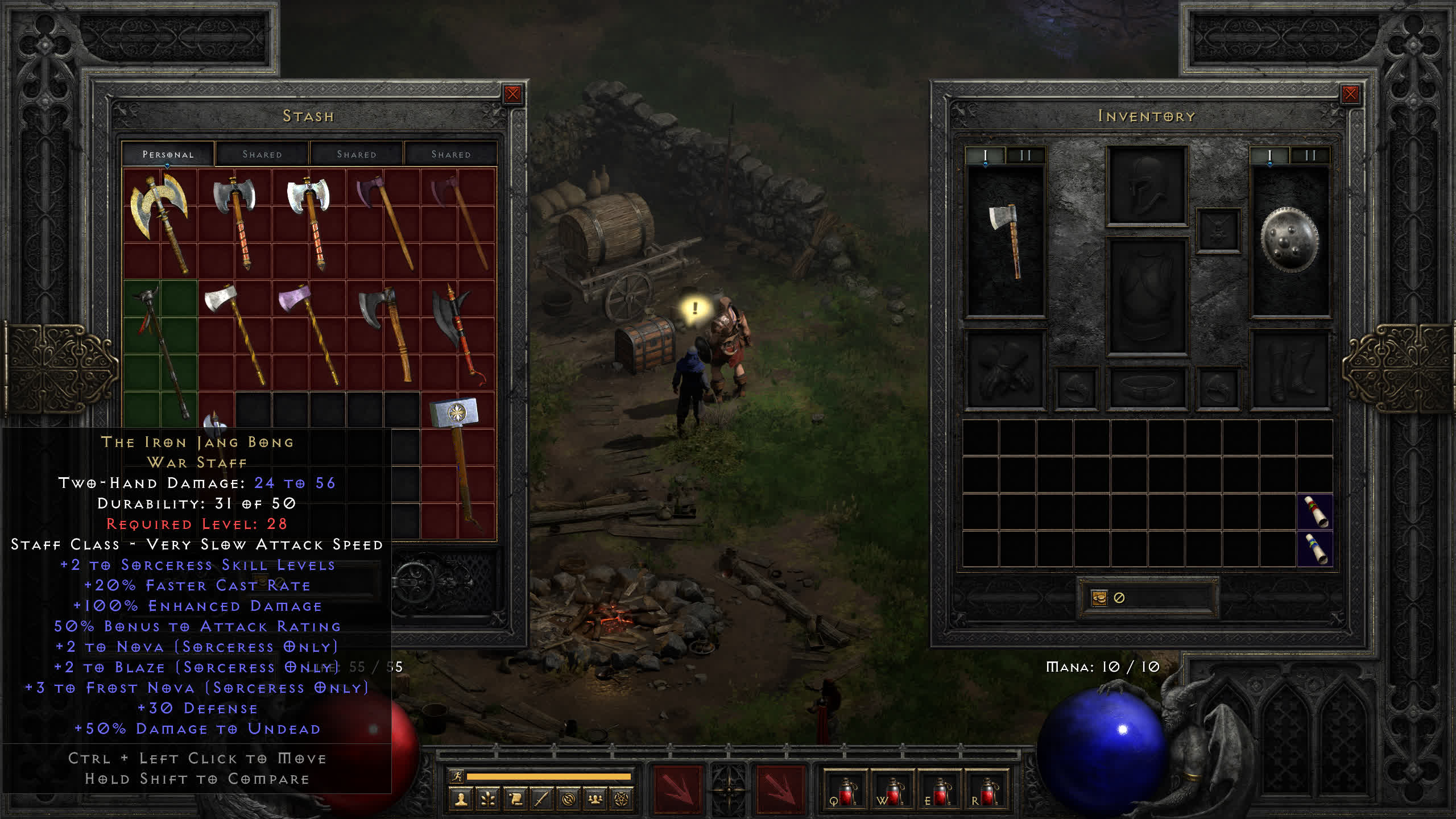The width and height of the screenshot is (1456, 819).
Task: Close the Inventory panel
Action: [1350, 94]
